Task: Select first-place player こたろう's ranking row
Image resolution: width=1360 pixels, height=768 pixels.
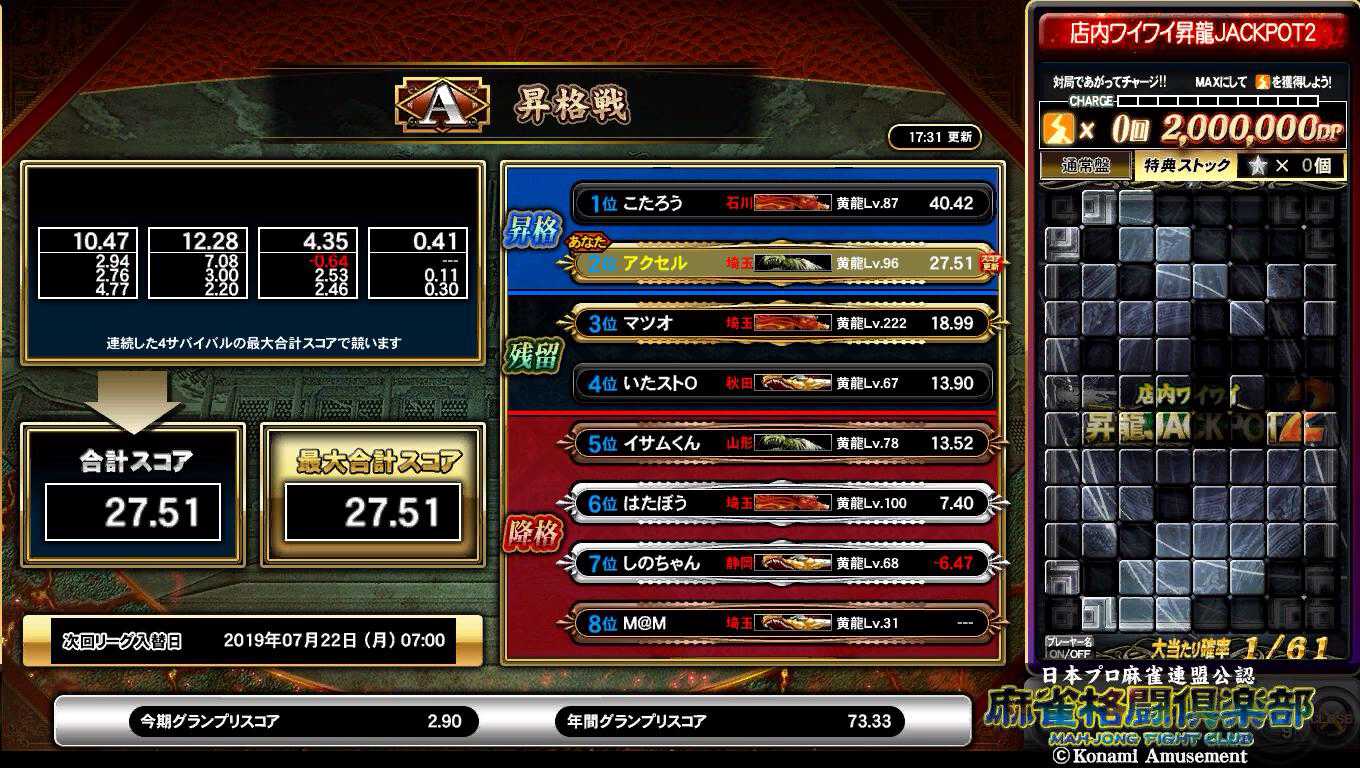Action: pyautogui.click(x=782, y=203)
